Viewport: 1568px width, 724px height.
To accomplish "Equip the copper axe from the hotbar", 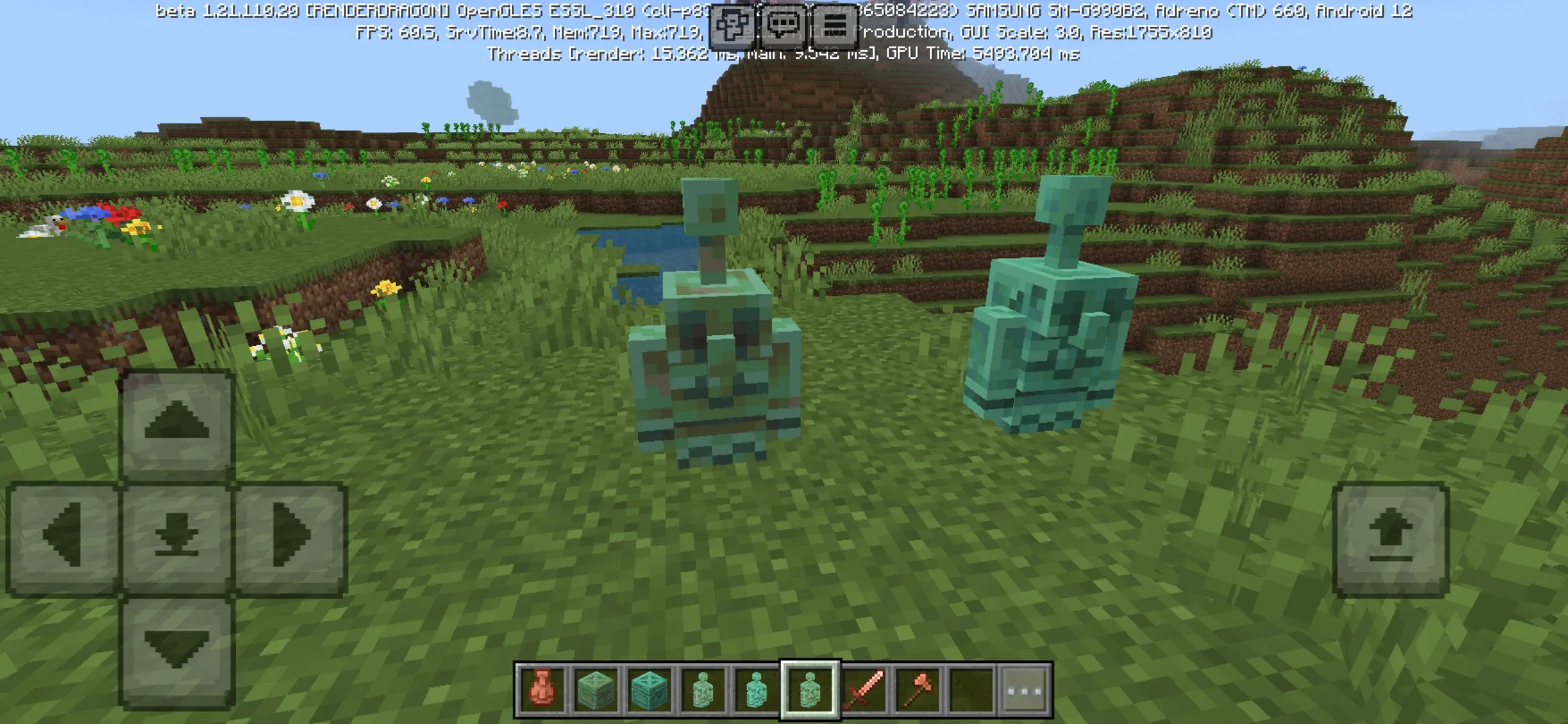I will click(x=917, y=690).
